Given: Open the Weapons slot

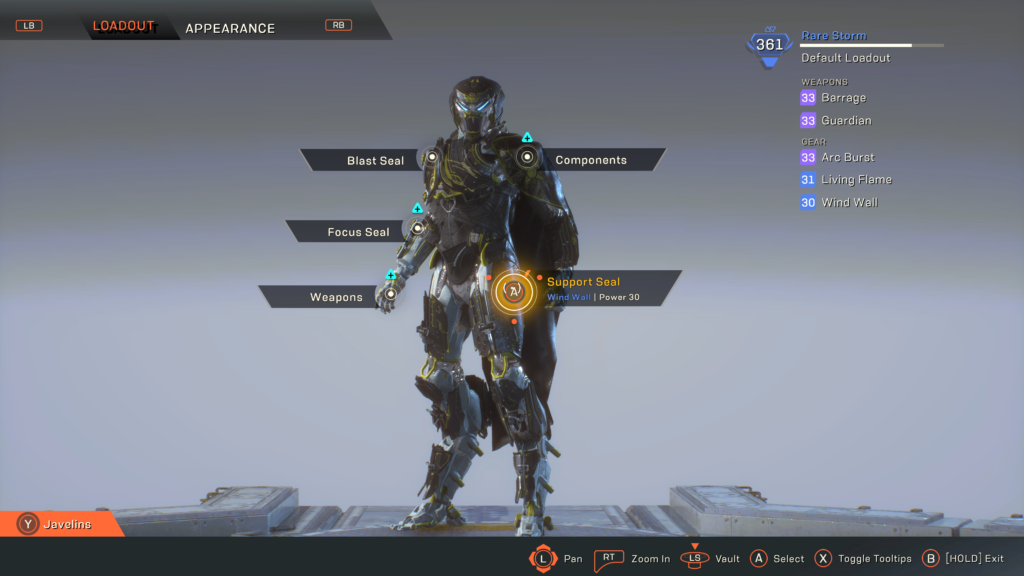Looking at the screenshot, I should click(x=336, y=297).
